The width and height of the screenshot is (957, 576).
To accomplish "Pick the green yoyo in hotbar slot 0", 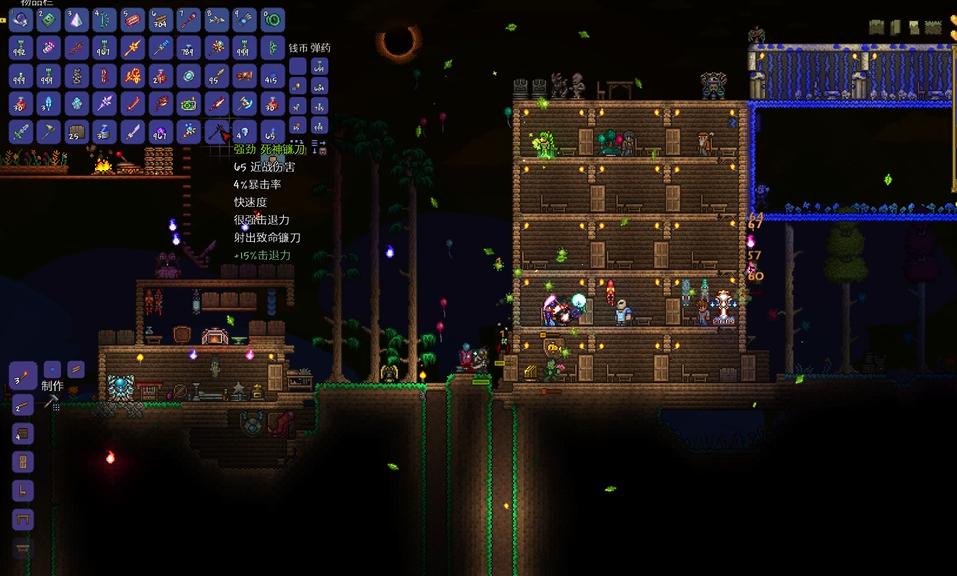I will point(273,19).
